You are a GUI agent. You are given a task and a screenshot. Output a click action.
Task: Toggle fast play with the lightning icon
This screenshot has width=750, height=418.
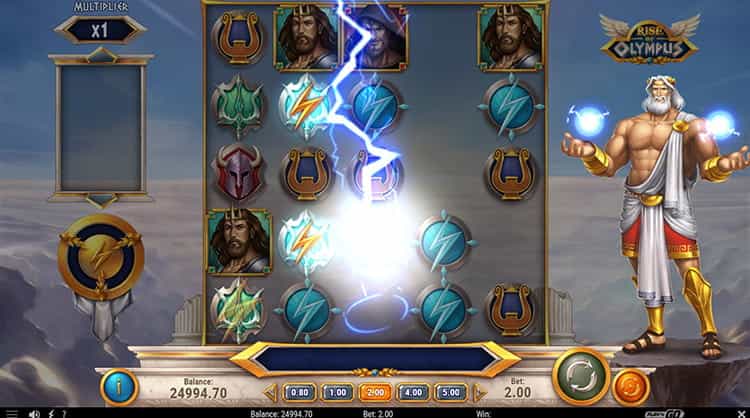pyautogui.click(x=49, y=412)
